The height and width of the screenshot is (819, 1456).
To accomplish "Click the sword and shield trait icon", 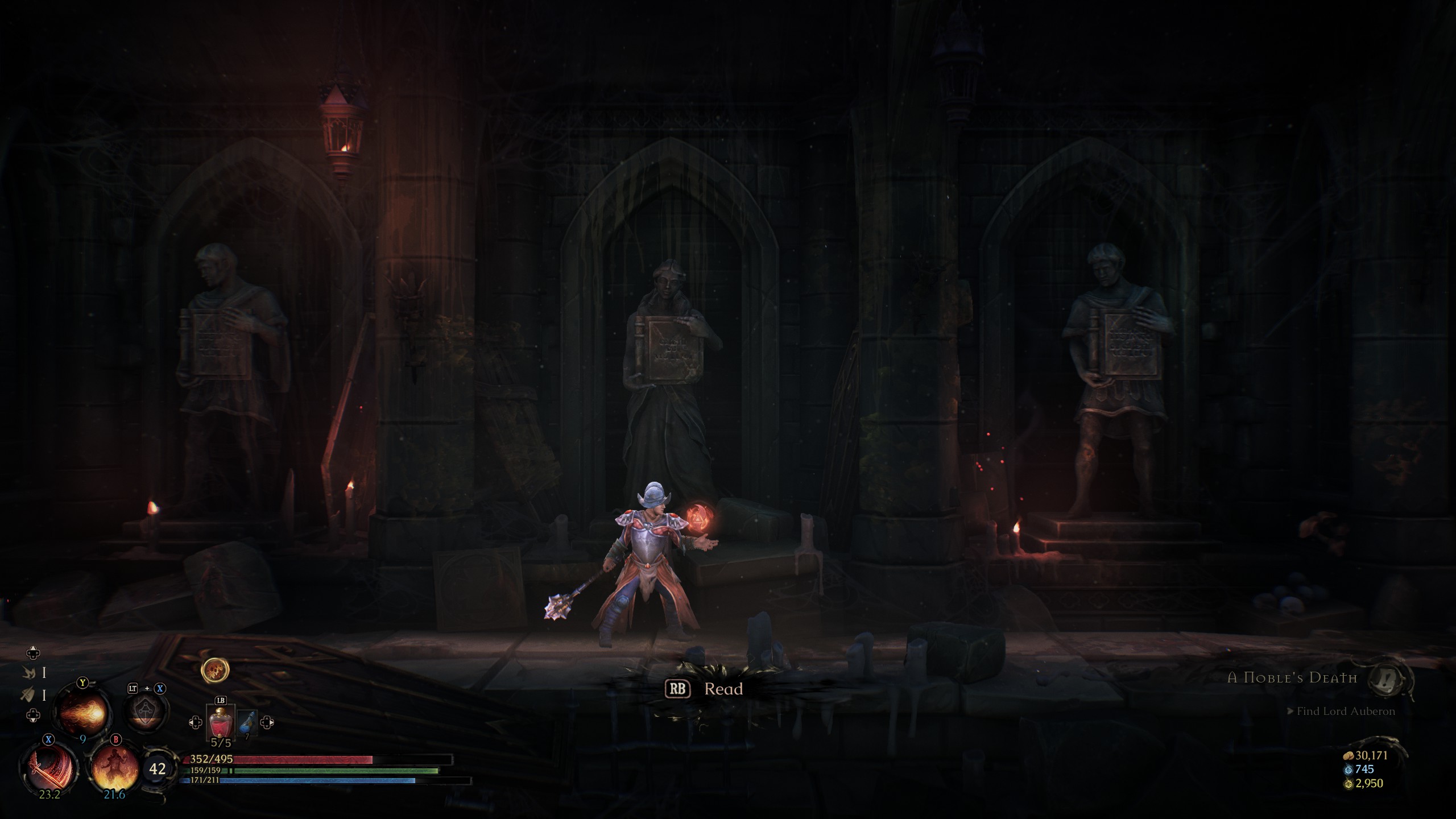I will [x=28, y=694].
